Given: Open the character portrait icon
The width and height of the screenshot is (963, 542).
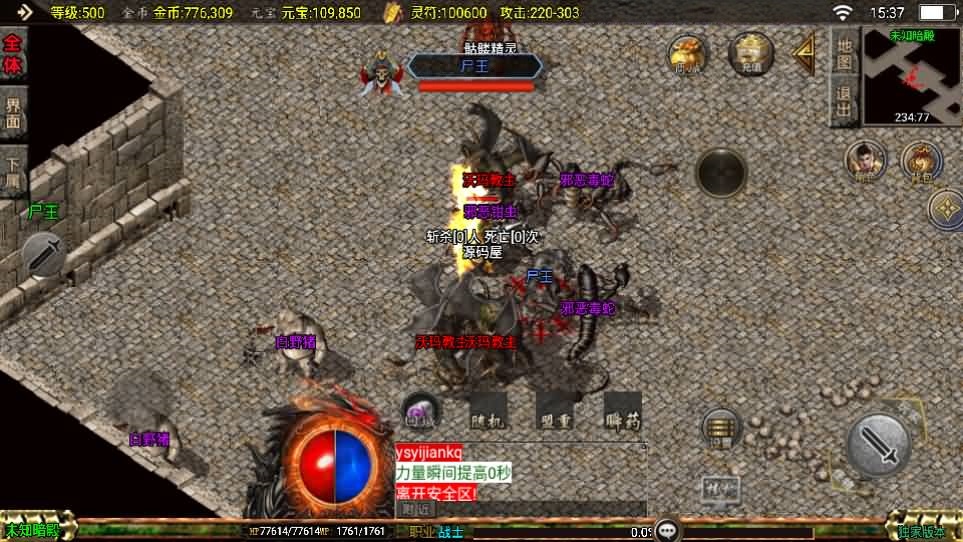Looking at the screenshot, I should (x=865, y=161).
